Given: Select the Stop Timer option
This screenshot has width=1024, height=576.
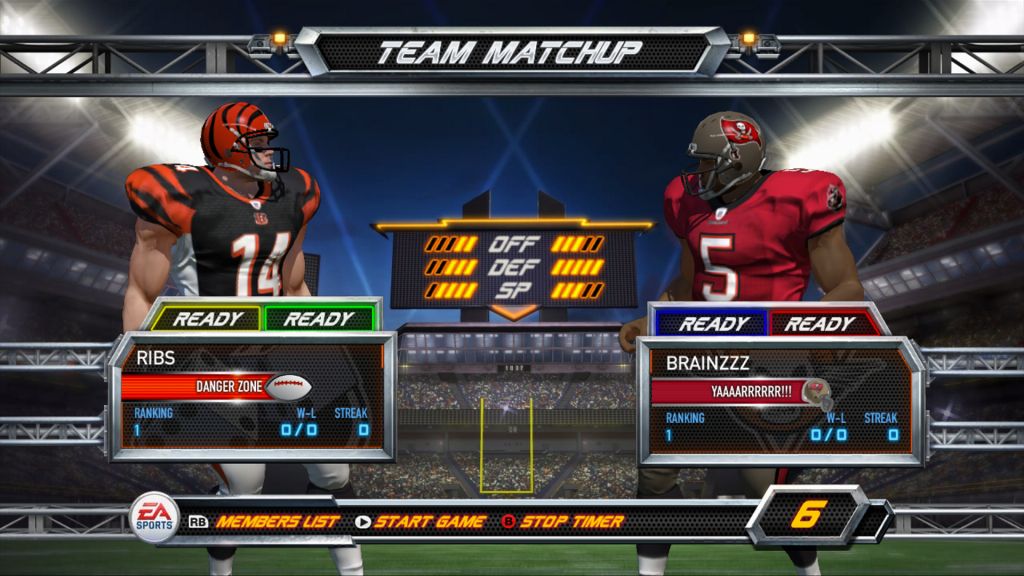Looking at the screenshot, I should 571,521.
